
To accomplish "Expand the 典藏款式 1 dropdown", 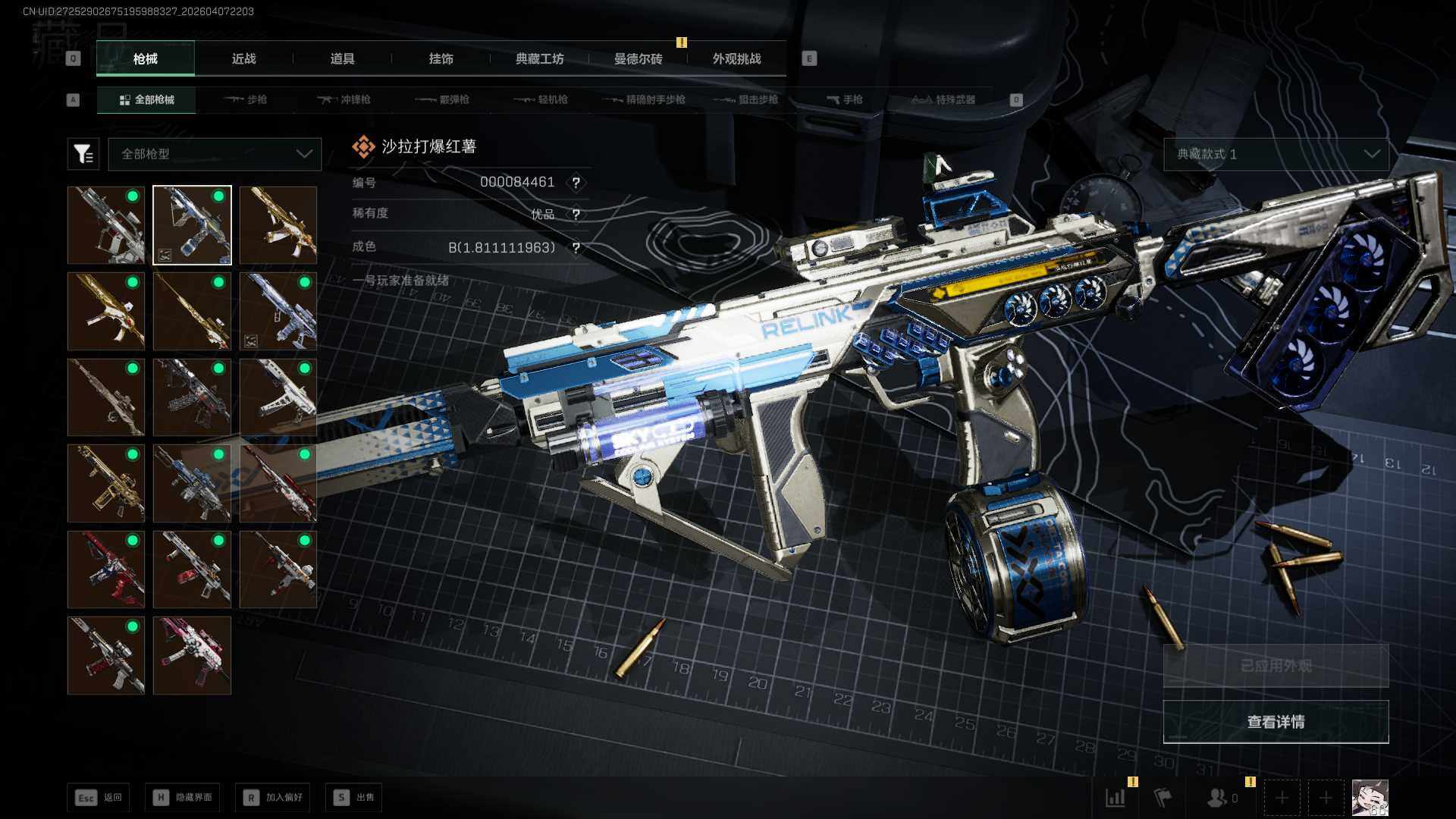I will [x=1276, y=154].
